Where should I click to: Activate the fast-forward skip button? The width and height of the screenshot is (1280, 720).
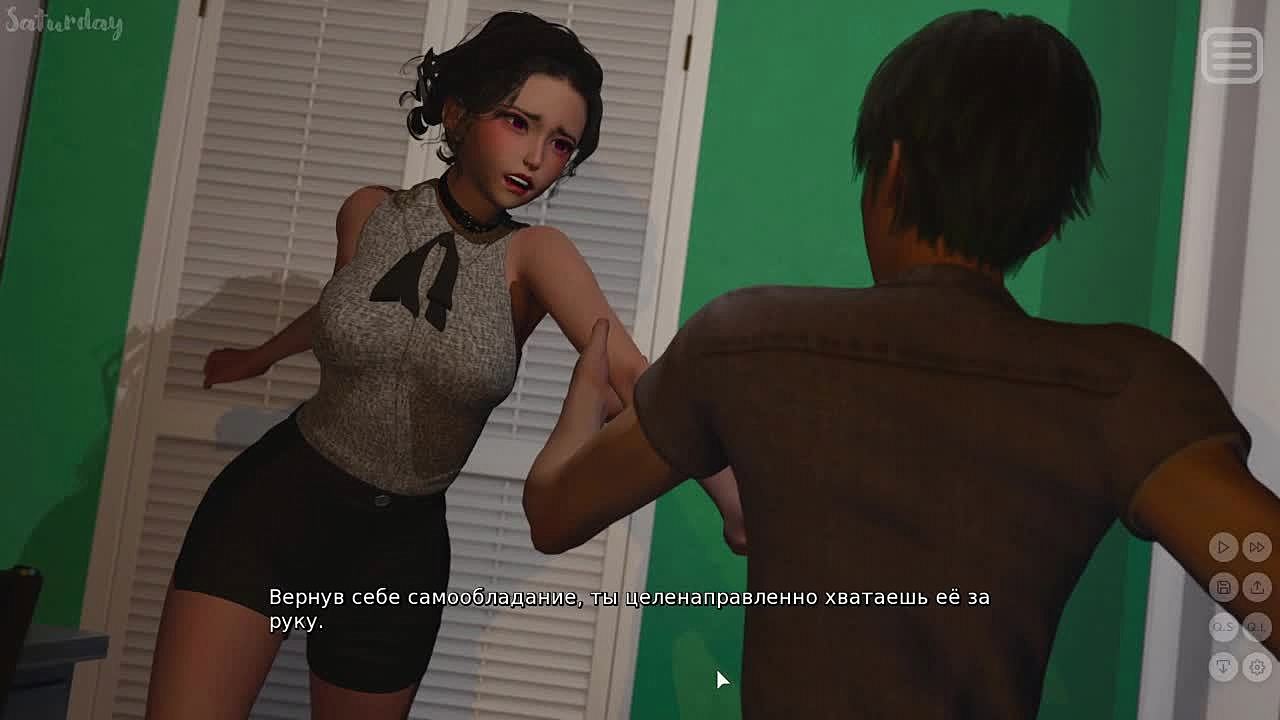click(x=1257, y=547)
